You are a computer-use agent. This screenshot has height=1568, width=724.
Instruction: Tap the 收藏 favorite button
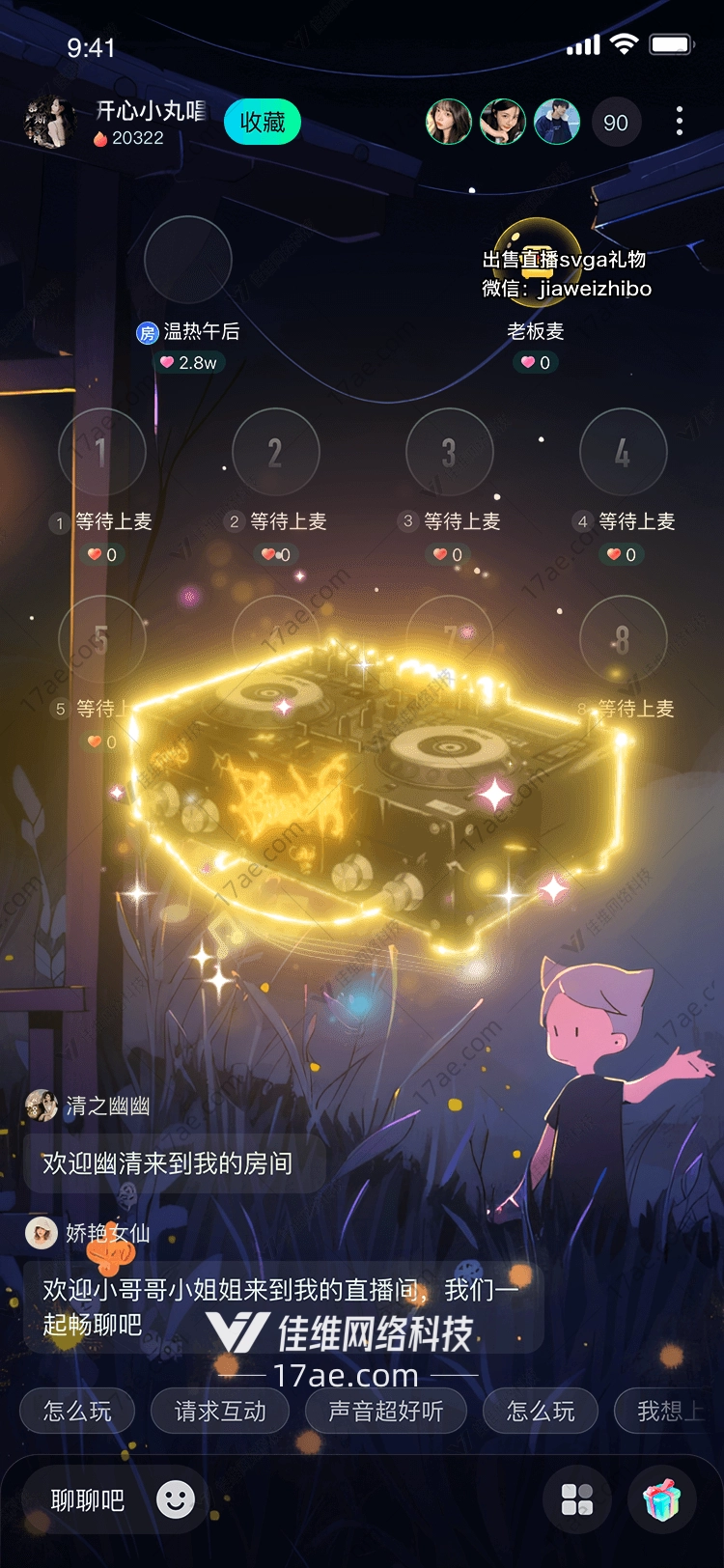263,123
